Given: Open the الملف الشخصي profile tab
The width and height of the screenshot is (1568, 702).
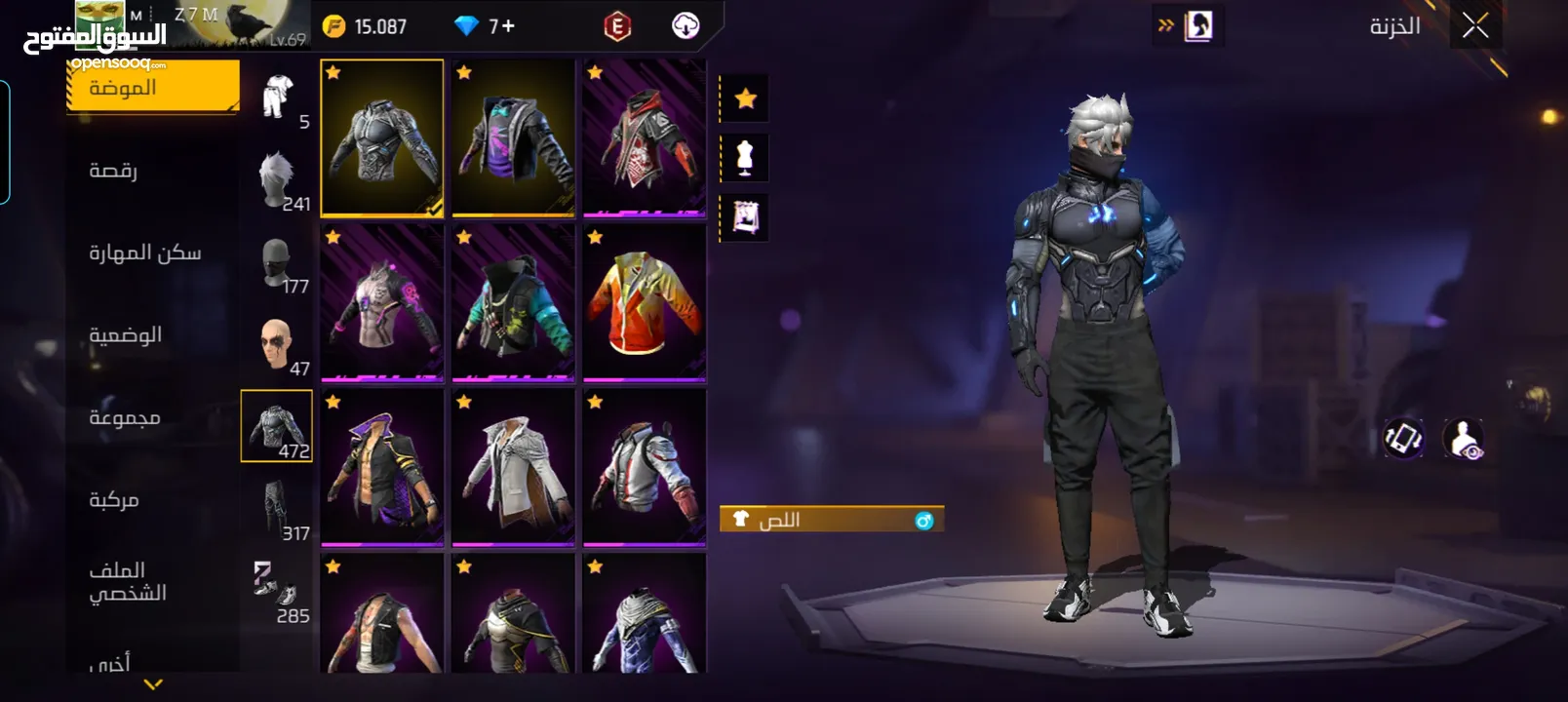Looking at the screenshot, I should pos(128,581).
